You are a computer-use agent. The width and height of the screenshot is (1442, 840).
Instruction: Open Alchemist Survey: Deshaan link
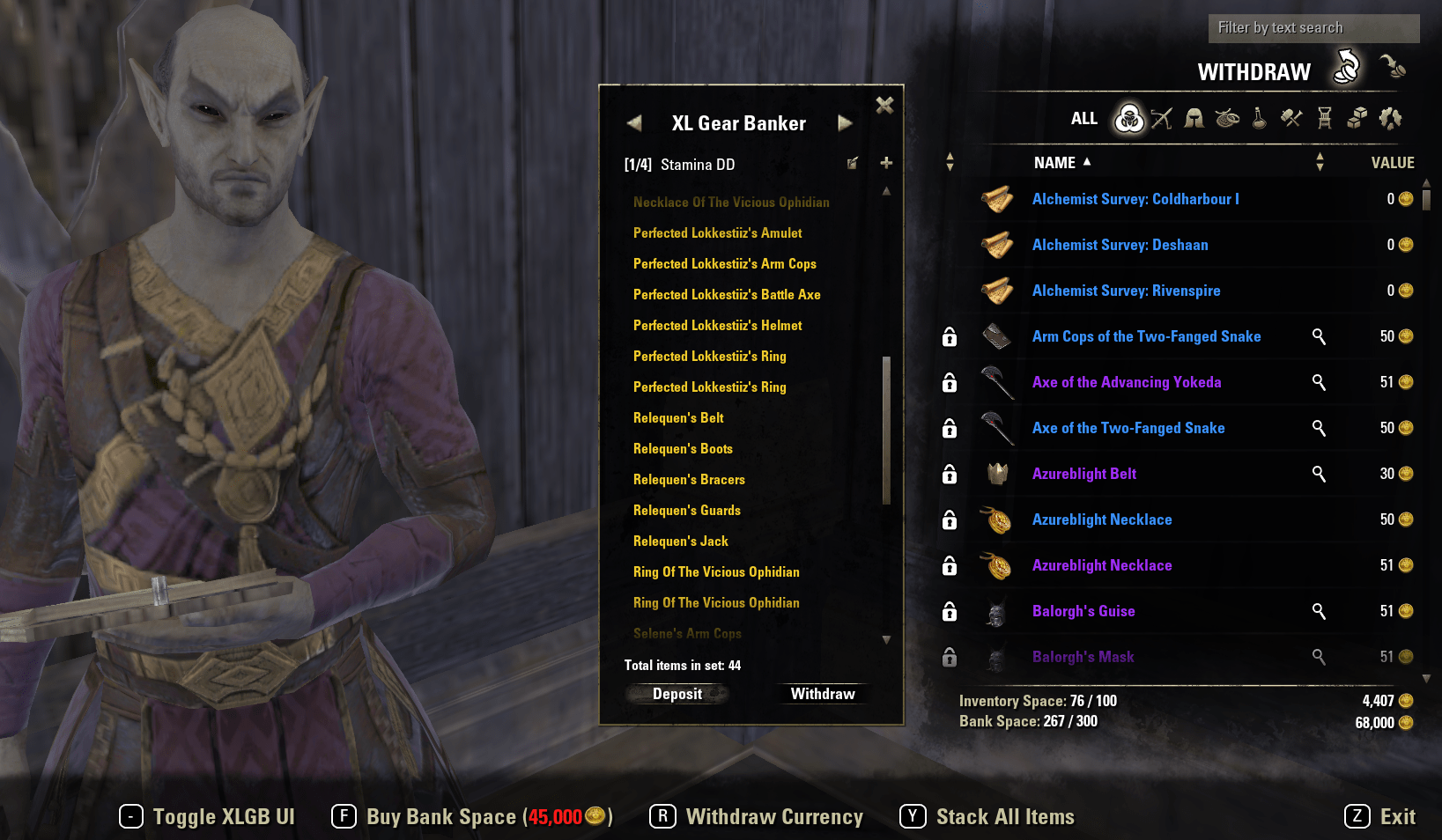tap(1120, 245)
